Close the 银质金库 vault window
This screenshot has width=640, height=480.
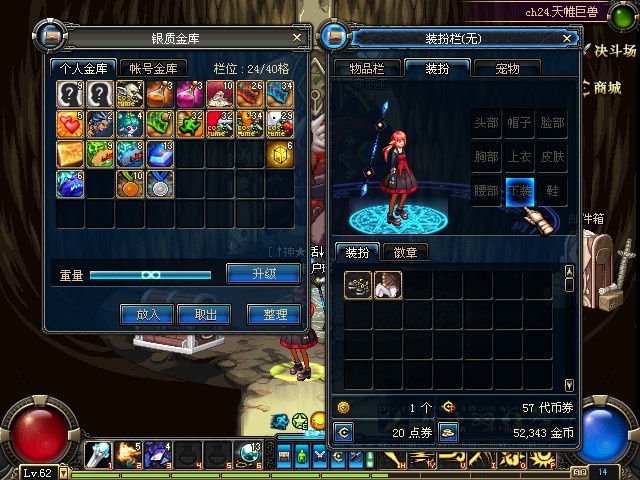point(296,37)
